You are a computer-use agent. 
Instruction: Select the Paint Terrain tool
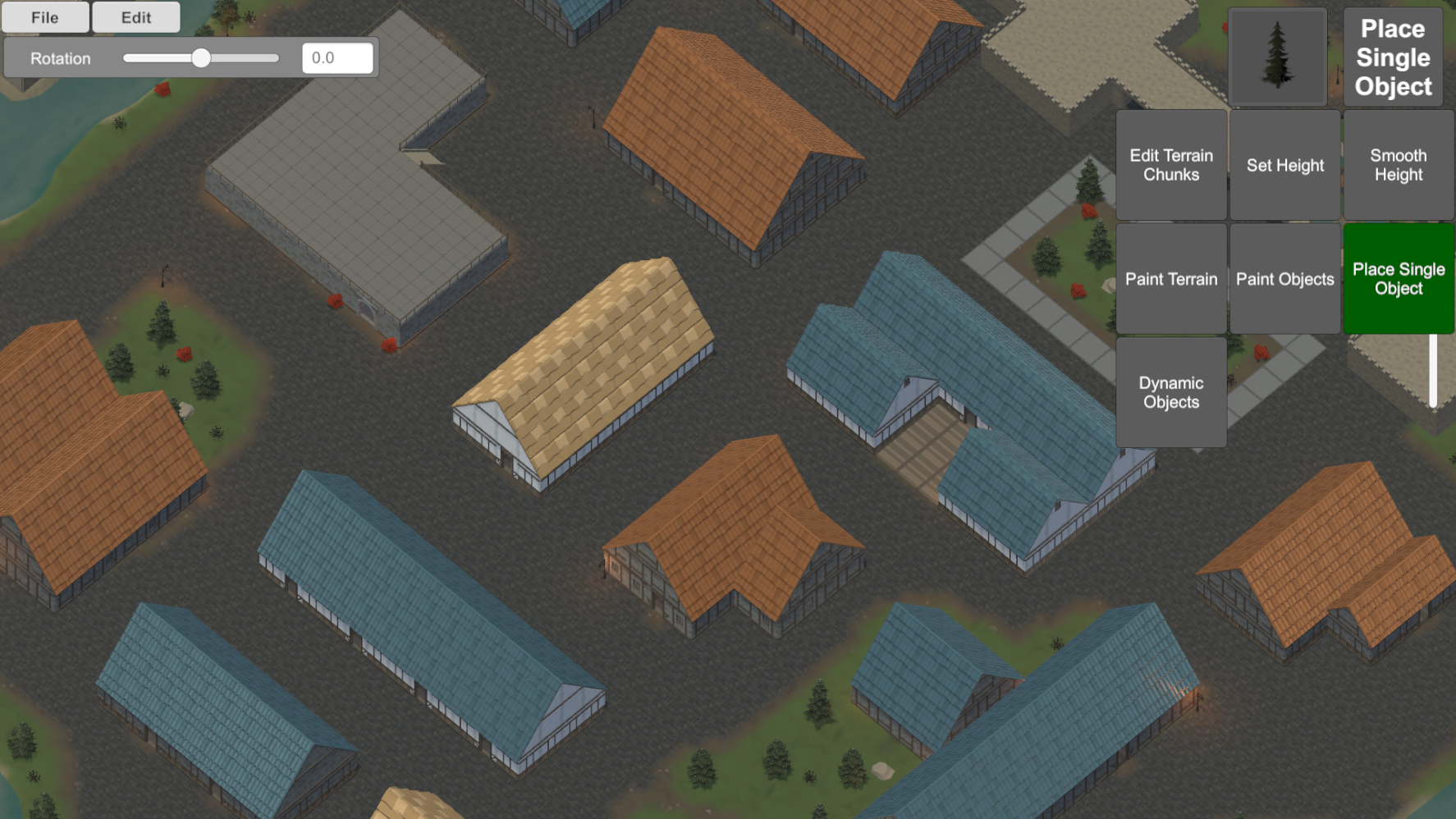tap(1171, 279)
